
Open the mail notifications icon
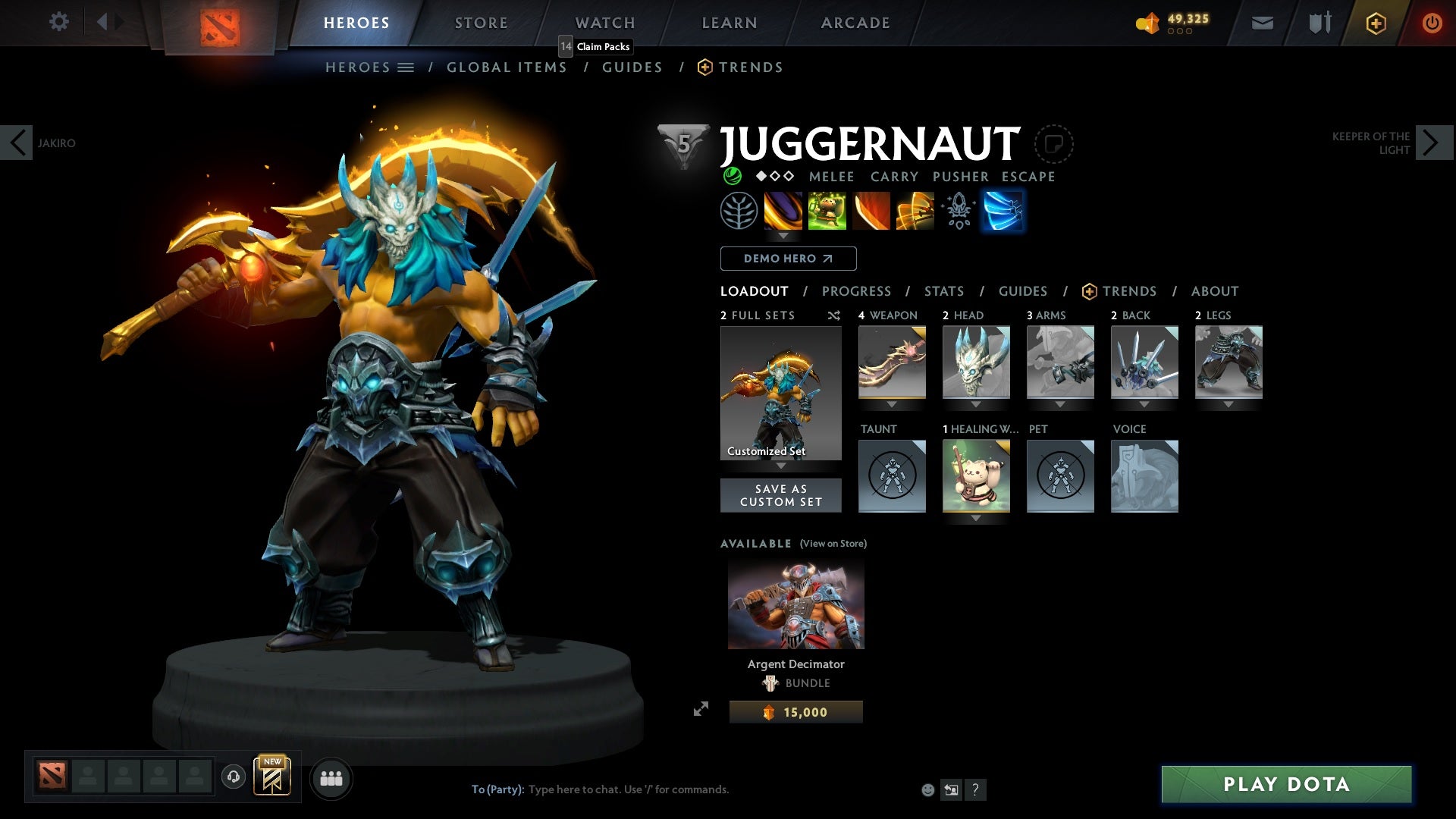pyautogui.click(x=1261, y=23)
